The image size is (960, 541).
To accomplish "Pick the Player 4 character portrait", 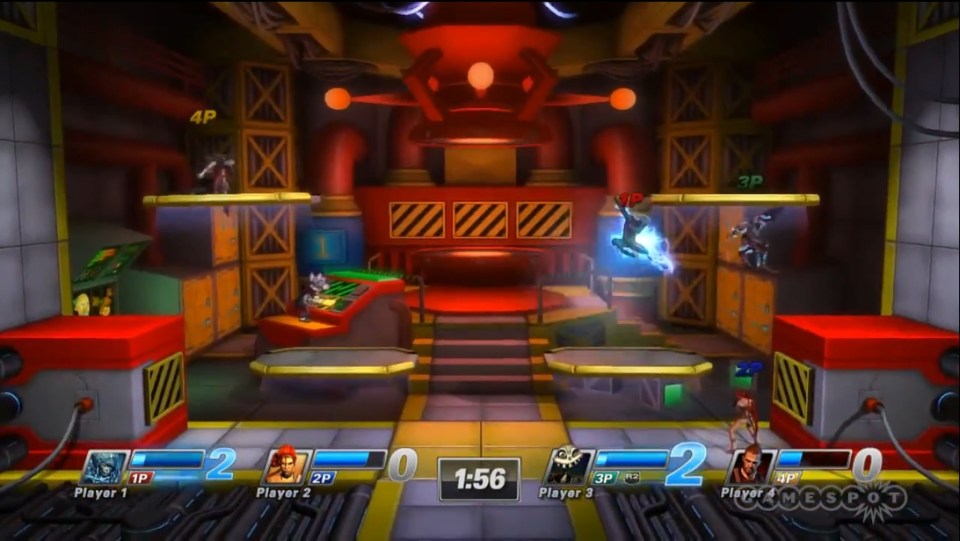I will point(750,467).
